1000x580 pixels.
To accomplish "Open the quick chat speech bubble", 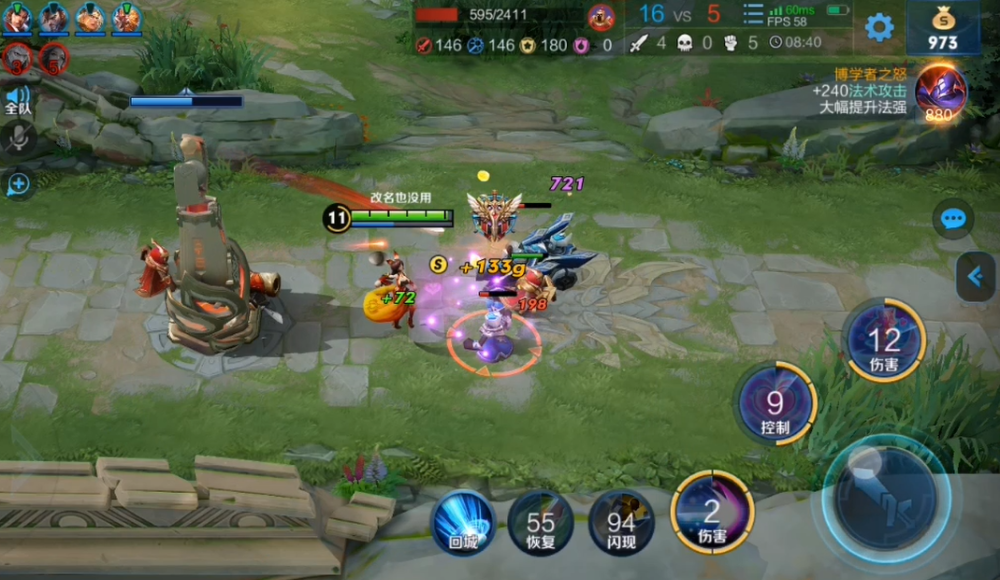I will click(x=953, y=219).
